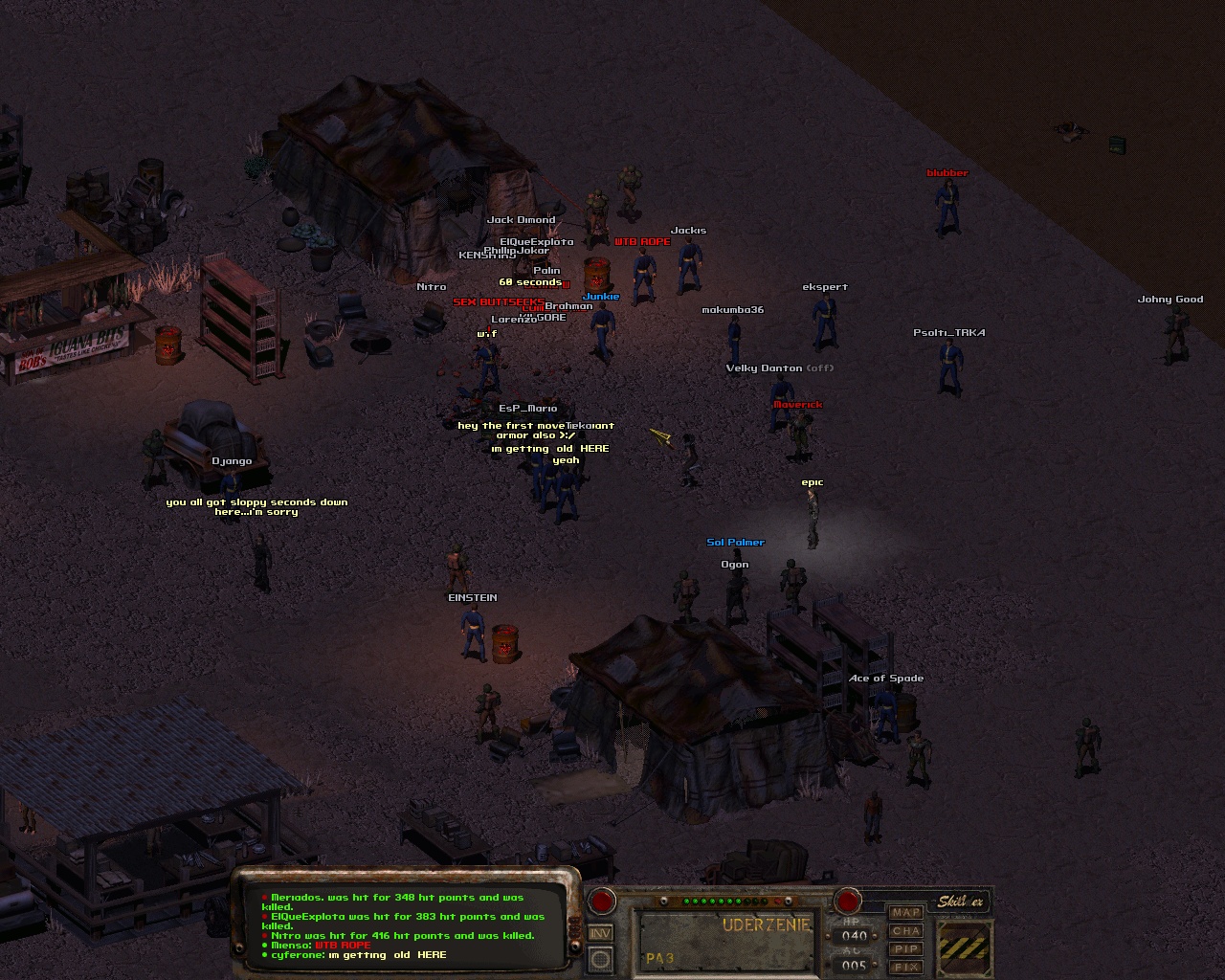This screenshot has height=980, width=1225.
Task: Click the round options button below INV
Action: click(x=600, y=958)
